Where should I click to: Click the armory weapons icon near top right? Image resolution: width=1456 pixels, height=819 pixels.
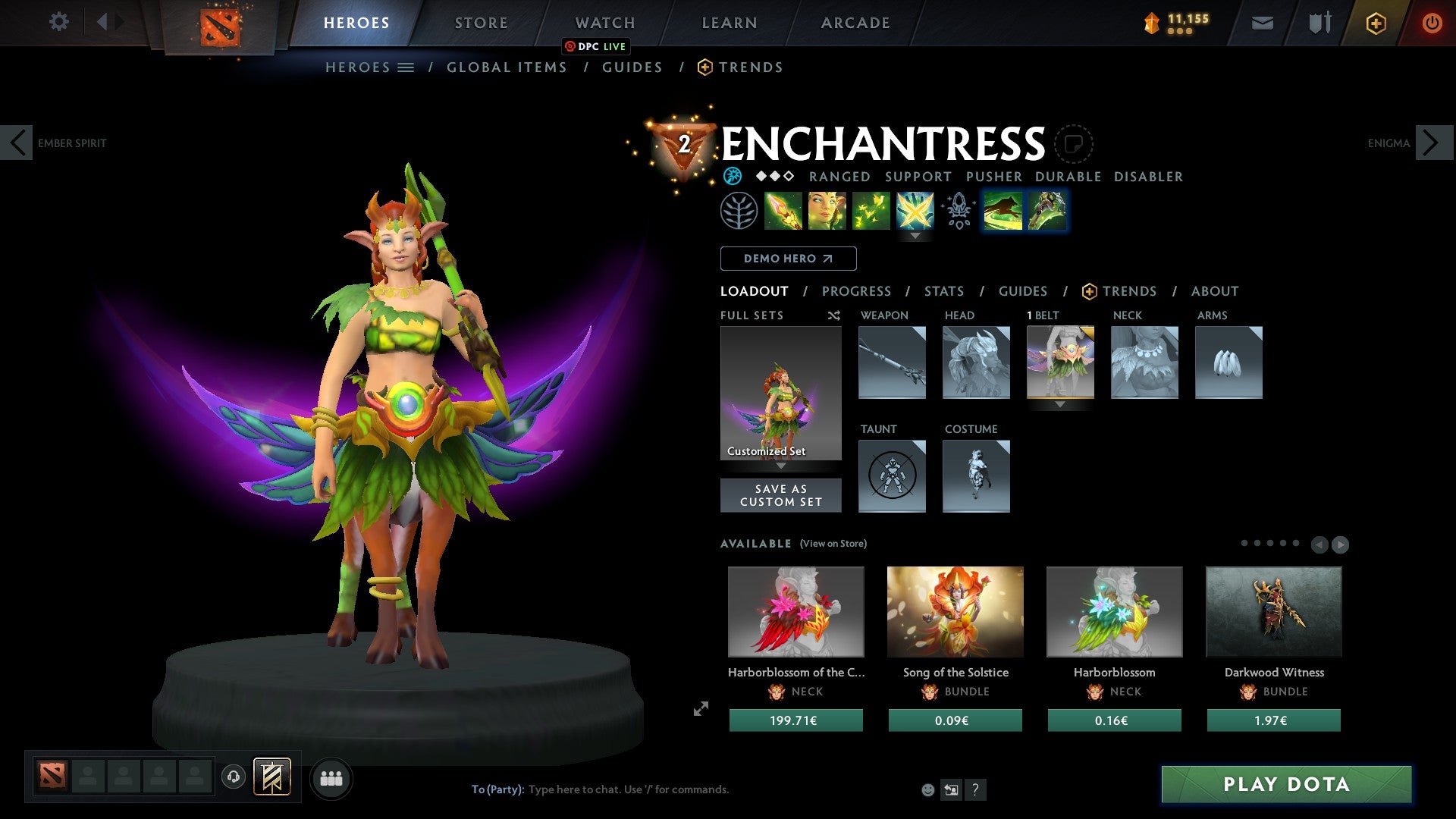(x=1319, y=23)
